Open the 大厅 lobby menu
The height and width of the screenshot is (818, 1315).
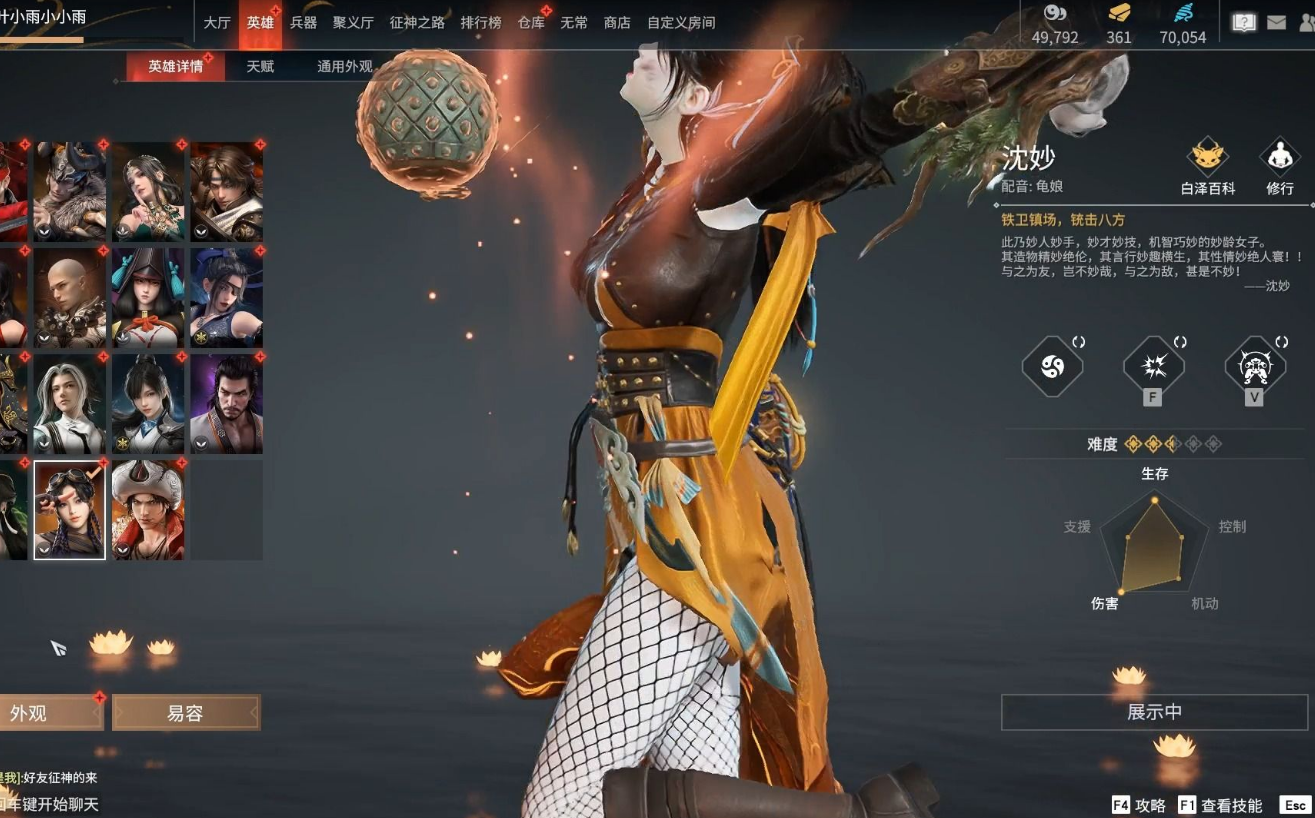pos(217,23)
